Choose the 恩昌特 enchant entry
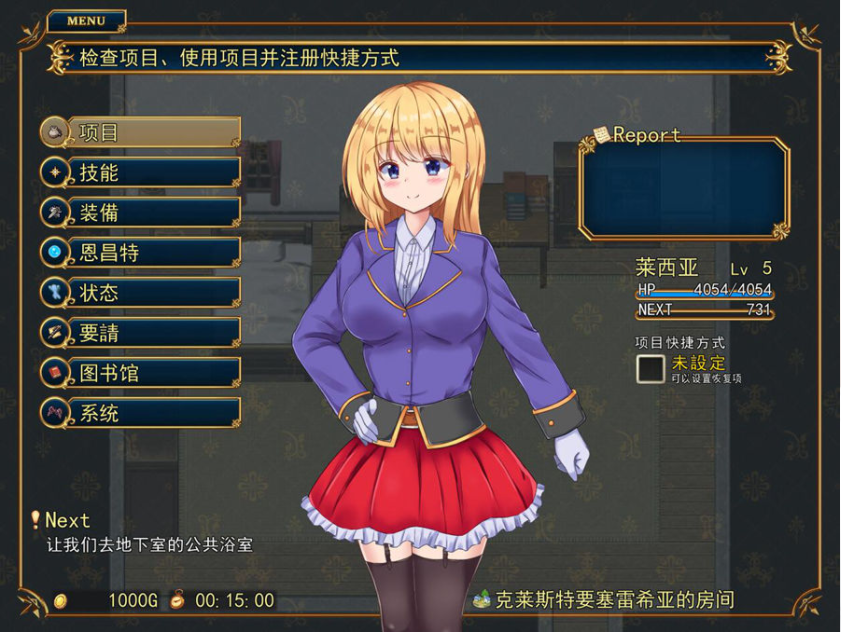 point(140,252)
